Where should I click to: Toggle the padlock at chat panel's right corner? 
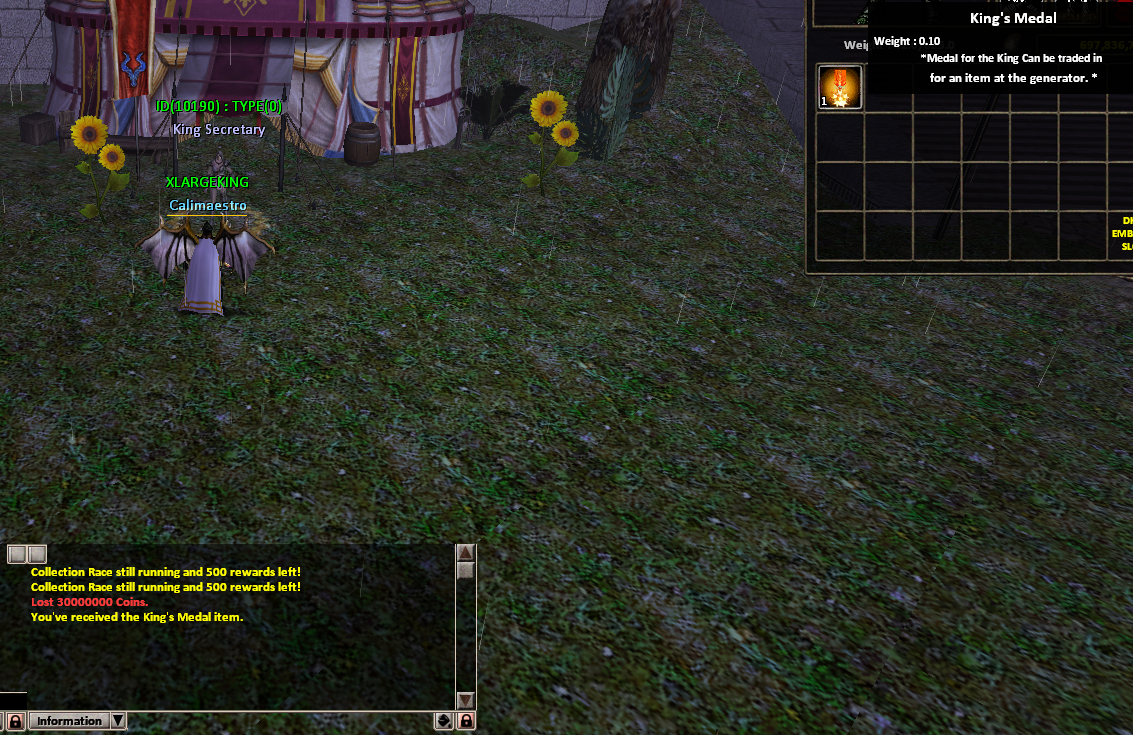pos(465,721)
